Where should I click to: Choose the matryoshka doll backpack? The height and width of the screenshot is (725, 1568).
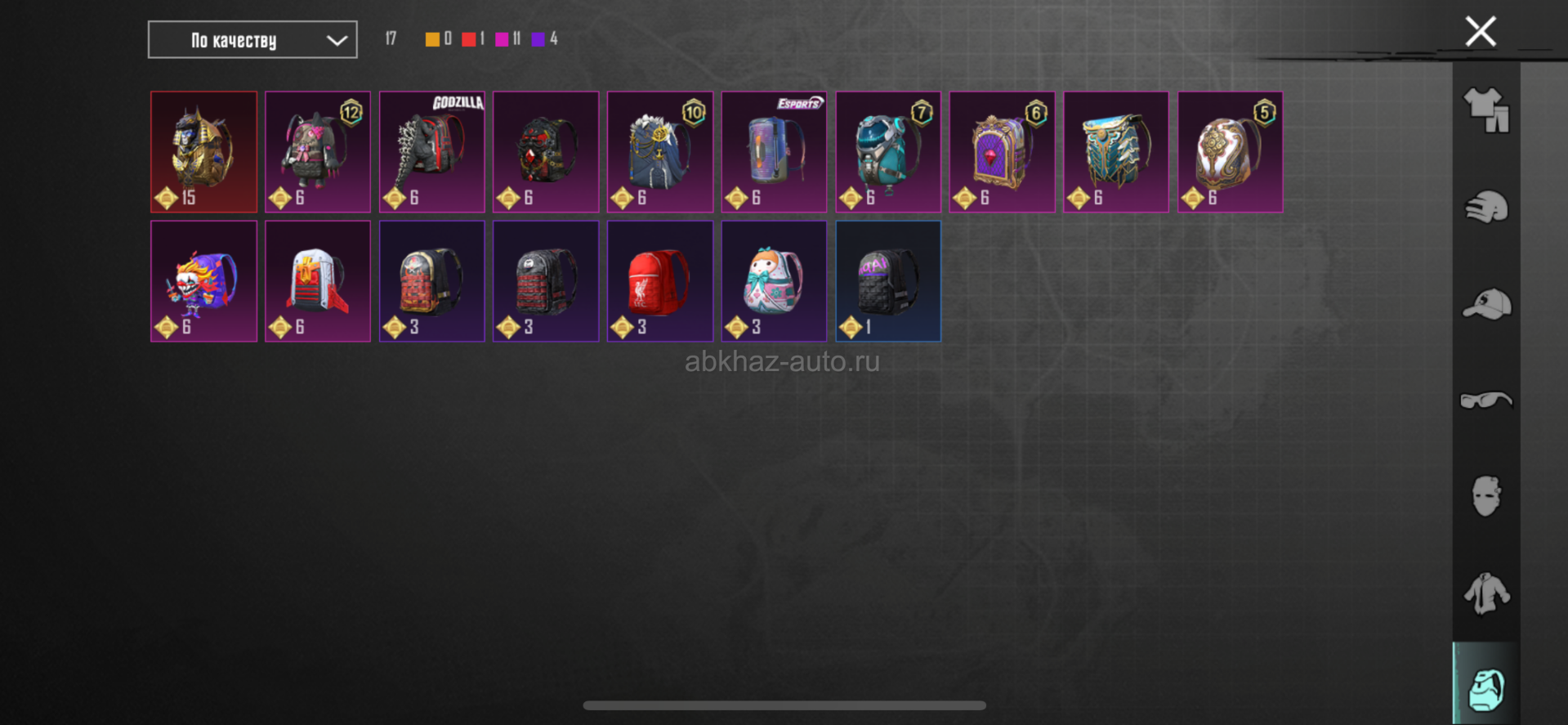(774, 281)
